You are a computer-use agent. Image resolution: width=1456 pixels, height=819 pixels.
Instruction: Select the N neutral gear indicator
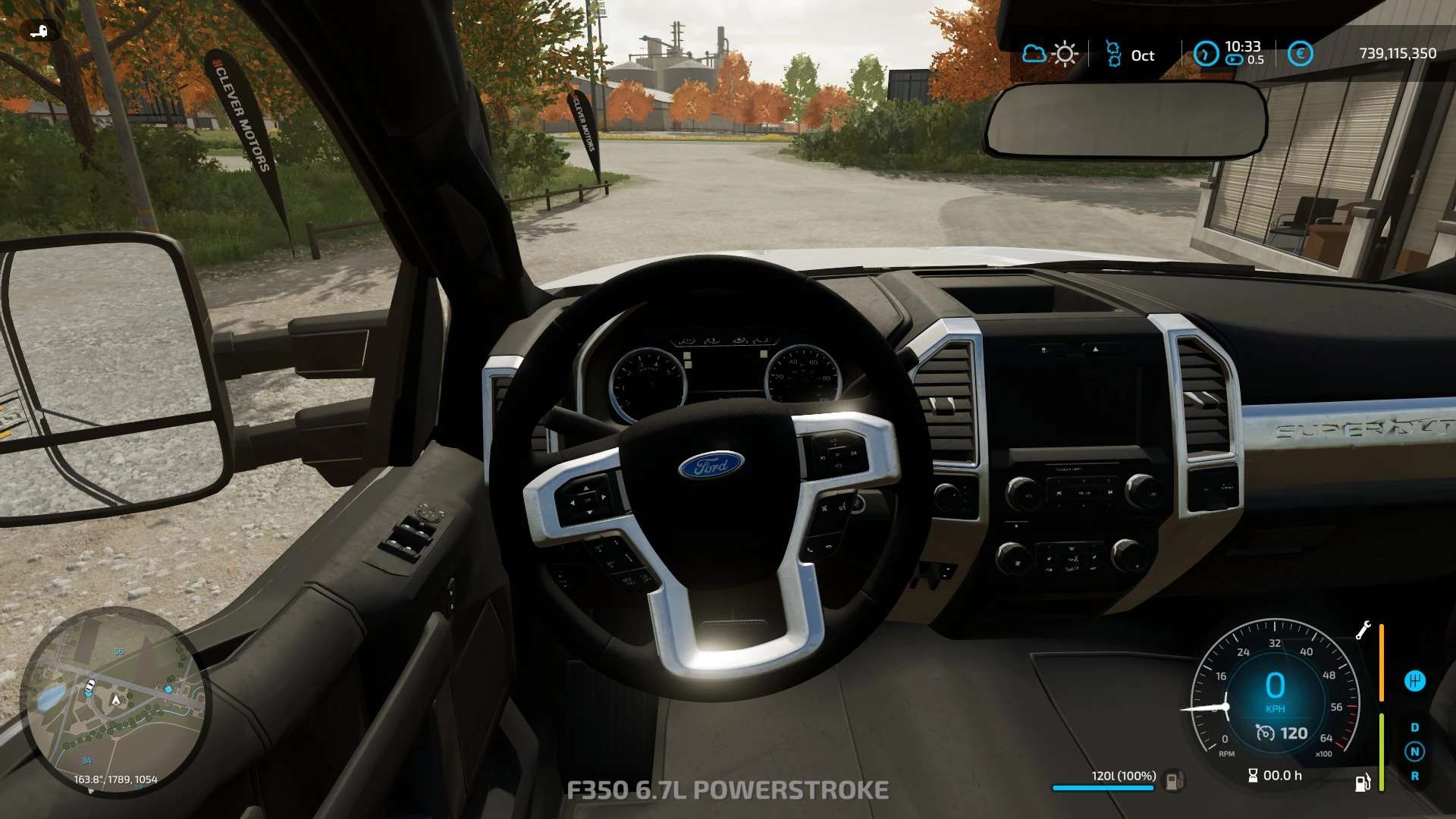point(1414,752)
